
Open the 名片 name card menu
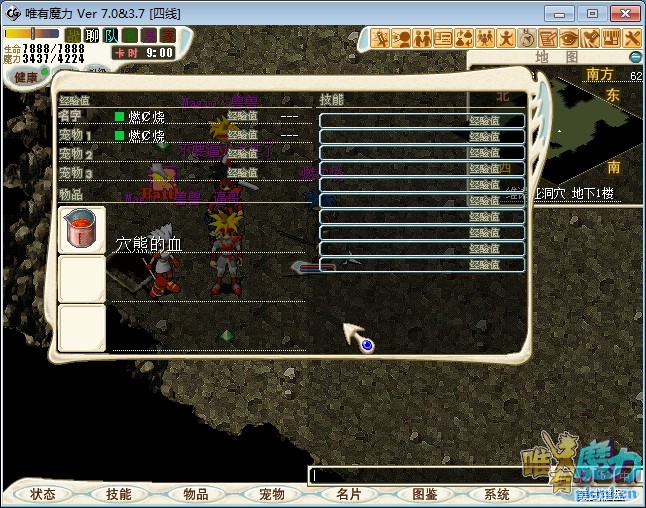pyautogui.click(x=347, y=494)
